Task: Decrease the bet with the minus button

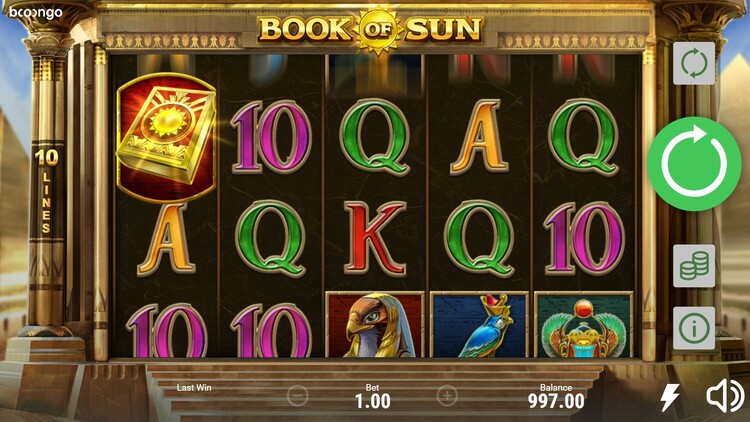Action: pos(297,396)
